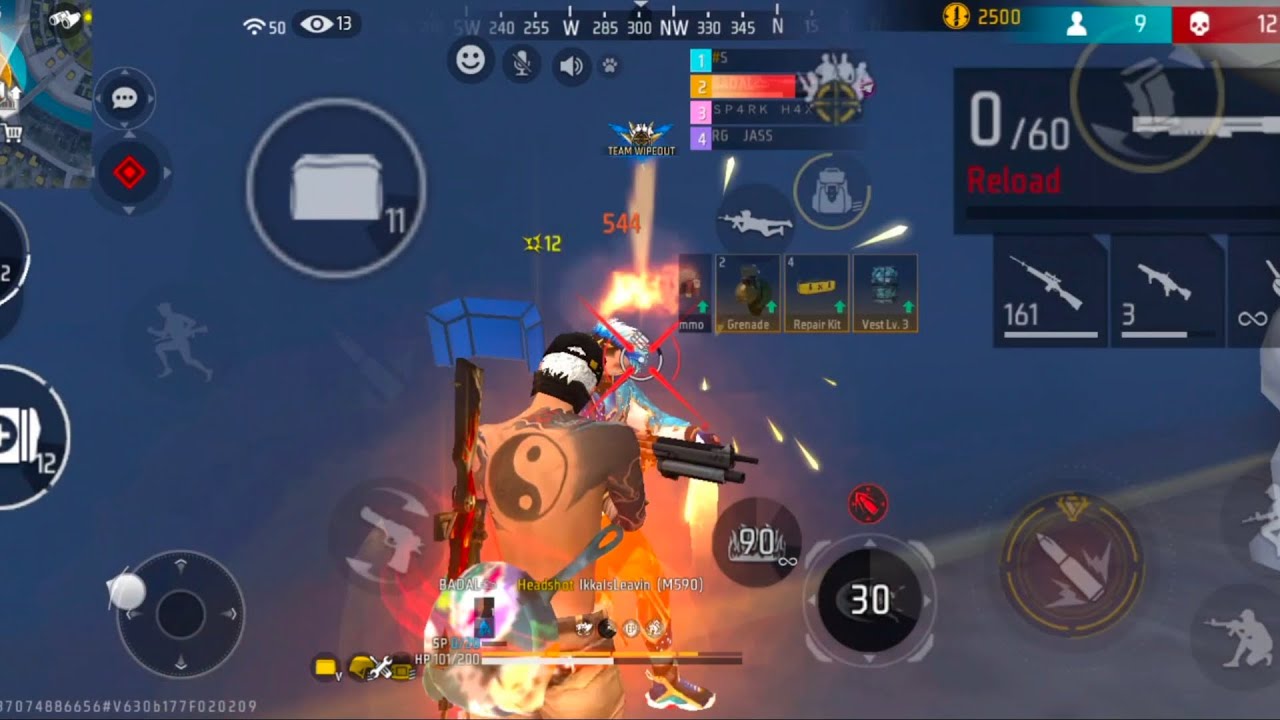Open the emote smiley menu
Viewport: 1280px width, 720px height.
470,62
